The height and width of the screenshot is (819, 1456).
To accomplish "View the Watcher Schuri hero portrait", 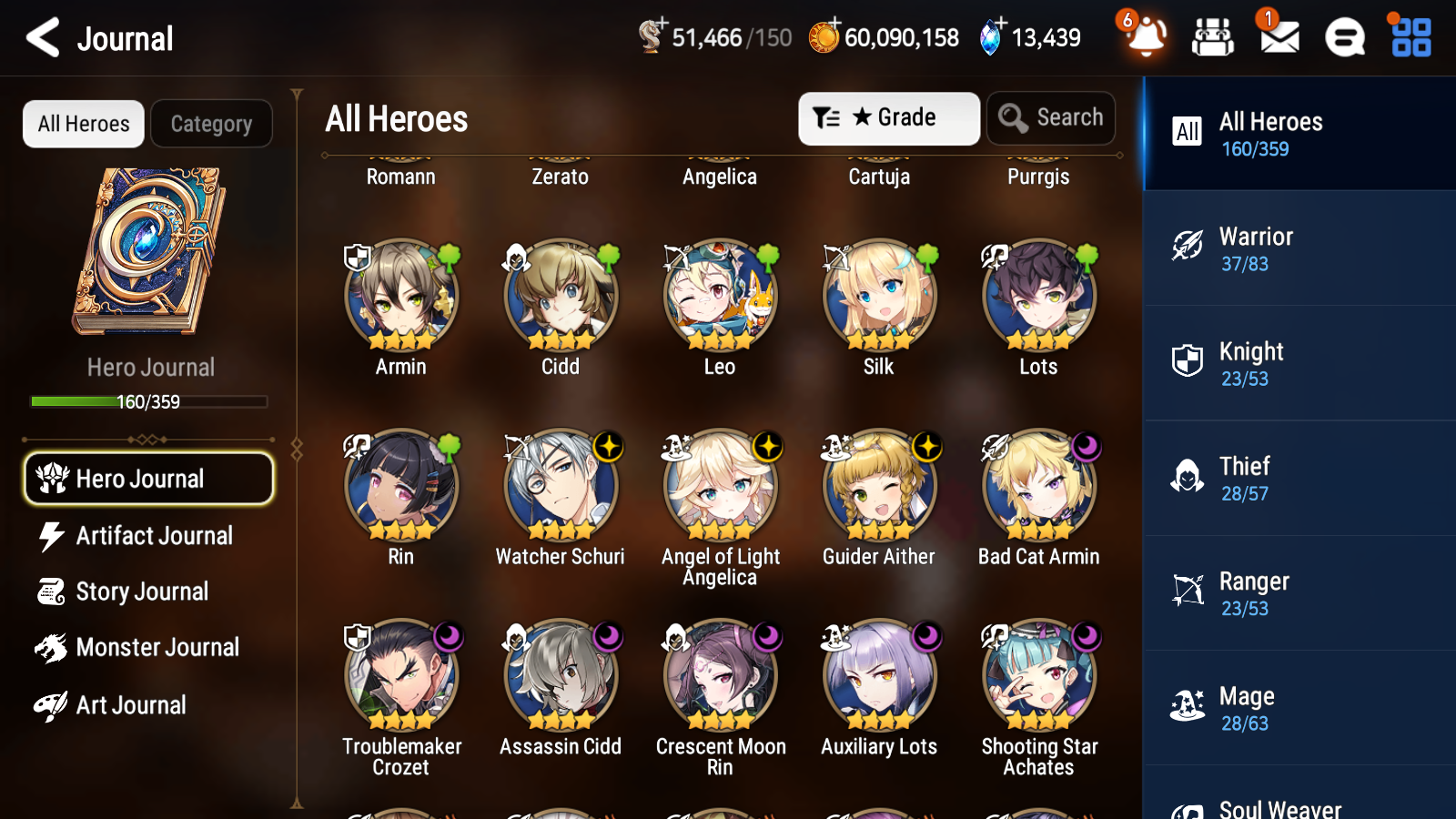I will click(561, 485).
